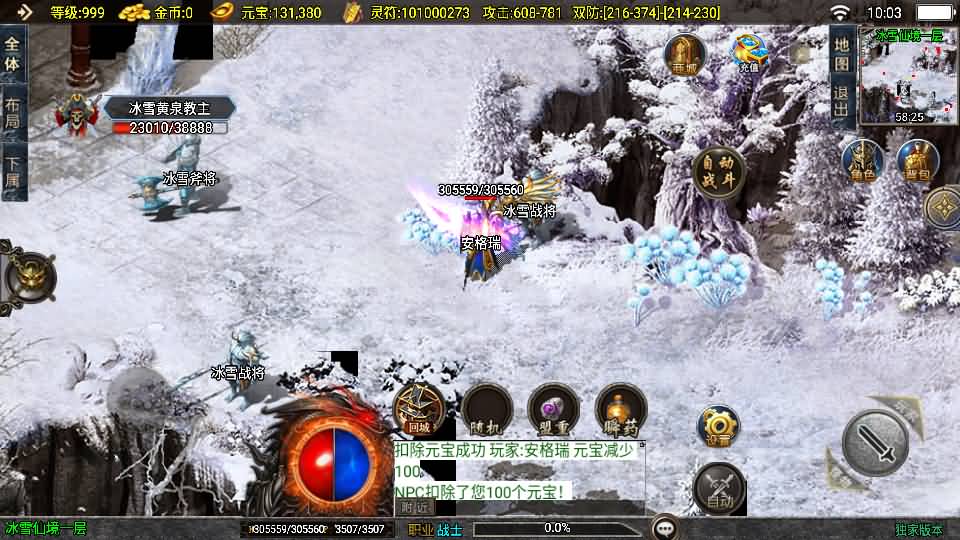960x540 pixels.
Task: Open the 充值 recharge shop
Action: pos(748,54)
